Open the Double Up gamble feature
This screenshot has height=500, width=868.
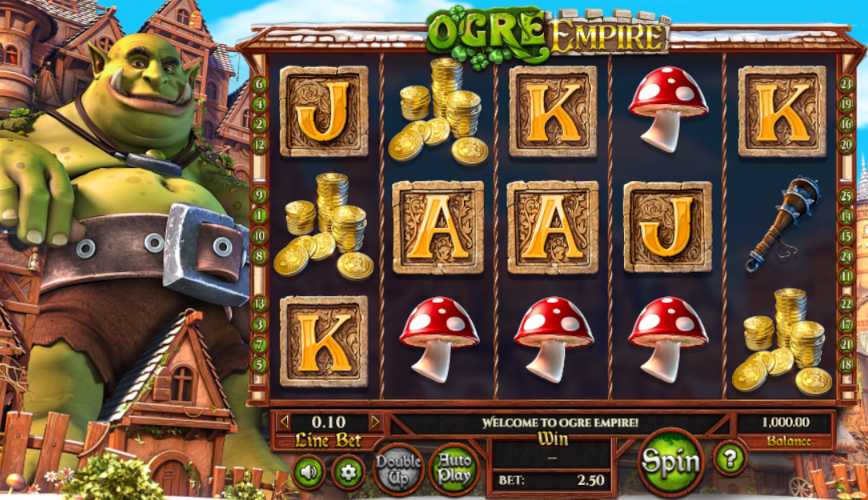tap(397, 469)
